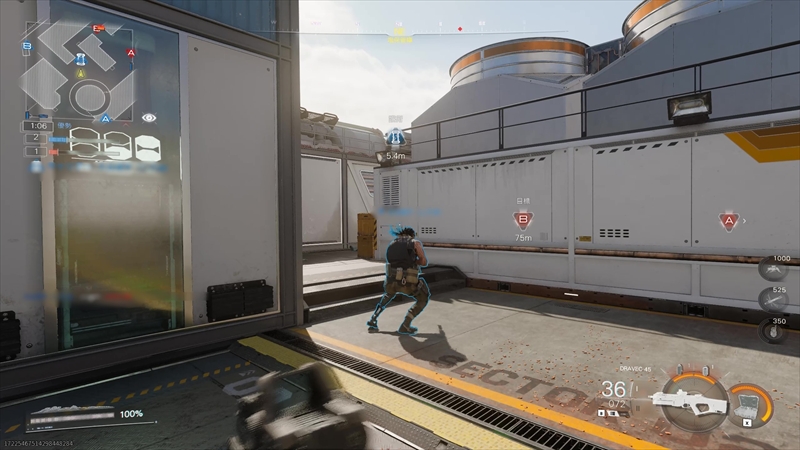Screen dimensions: 800x450
Task: Select the red A marker on the minimap
Action: pyautogui.click(x=131, y=52)
